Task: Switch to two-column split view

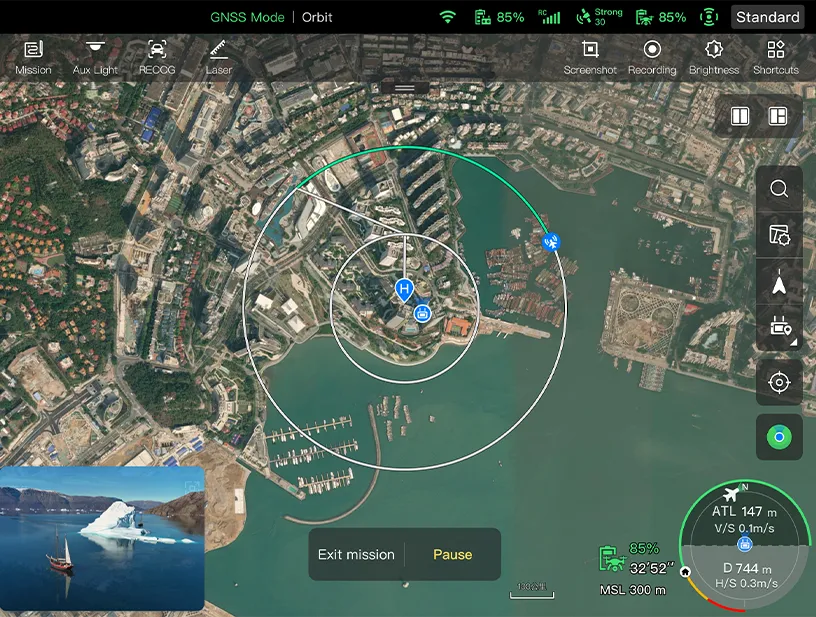Action: (x=740, y=116)
